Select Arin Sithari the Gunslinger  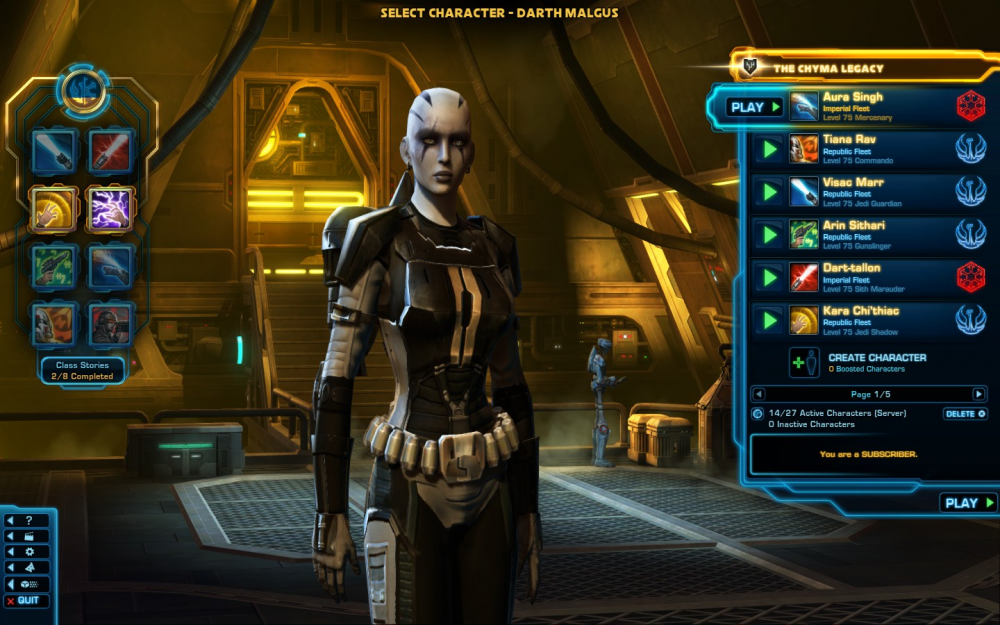tap(860, 234)
